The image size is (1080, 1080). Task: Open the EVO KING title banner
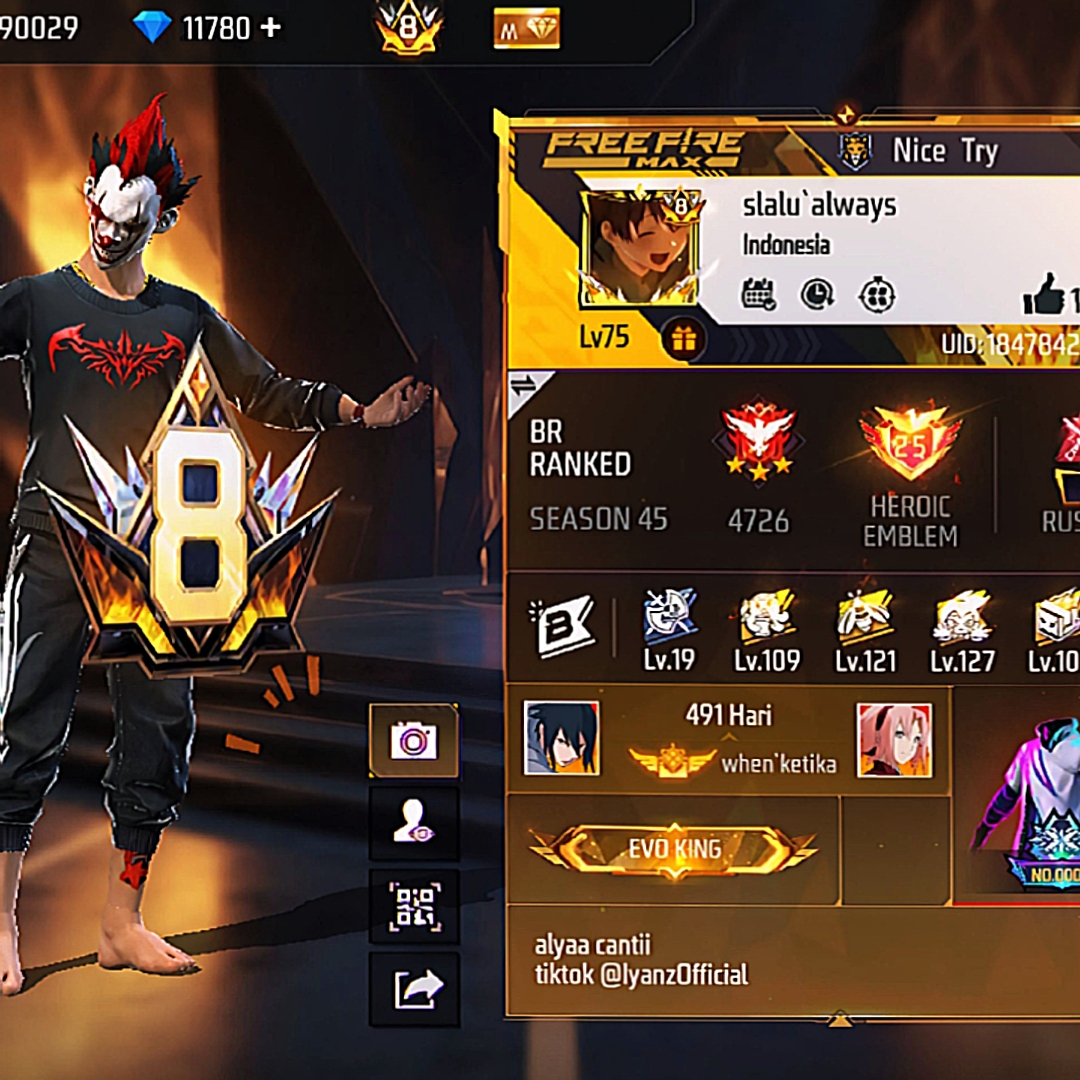coord(674,850)
